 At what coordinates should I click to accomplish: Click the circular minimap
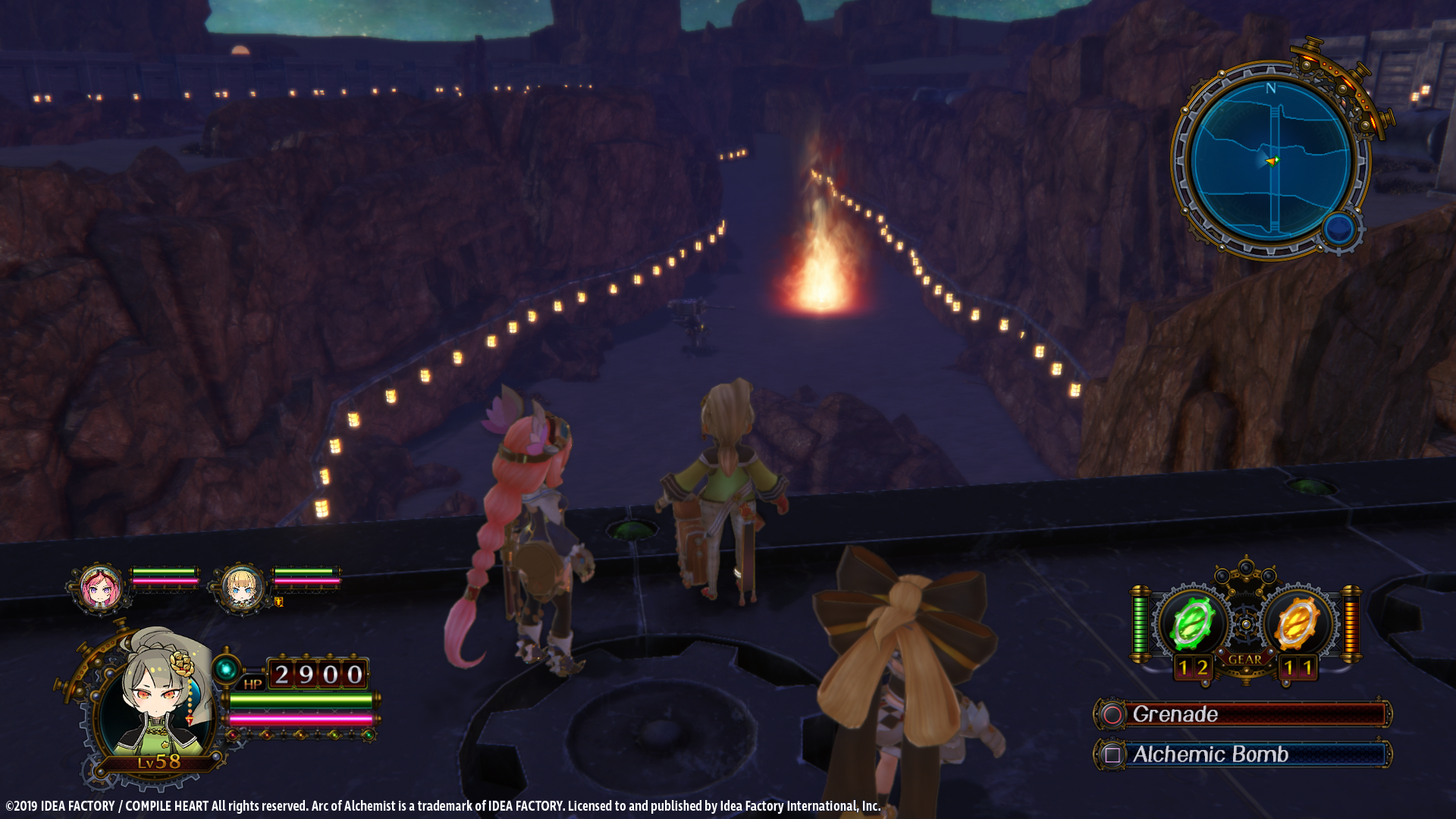[1271, 160]
